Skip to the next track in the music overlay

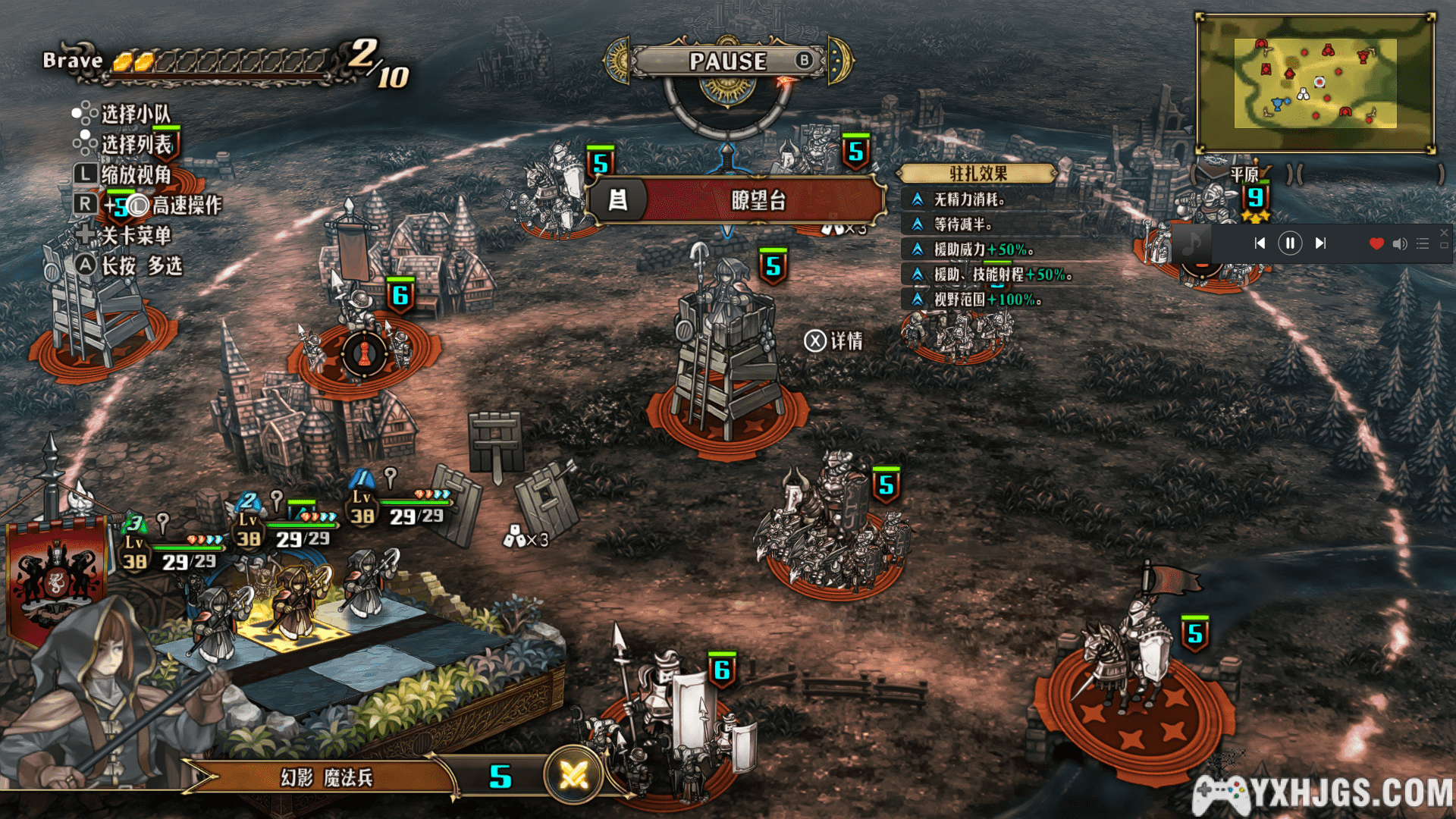[x=1320, y=243]
